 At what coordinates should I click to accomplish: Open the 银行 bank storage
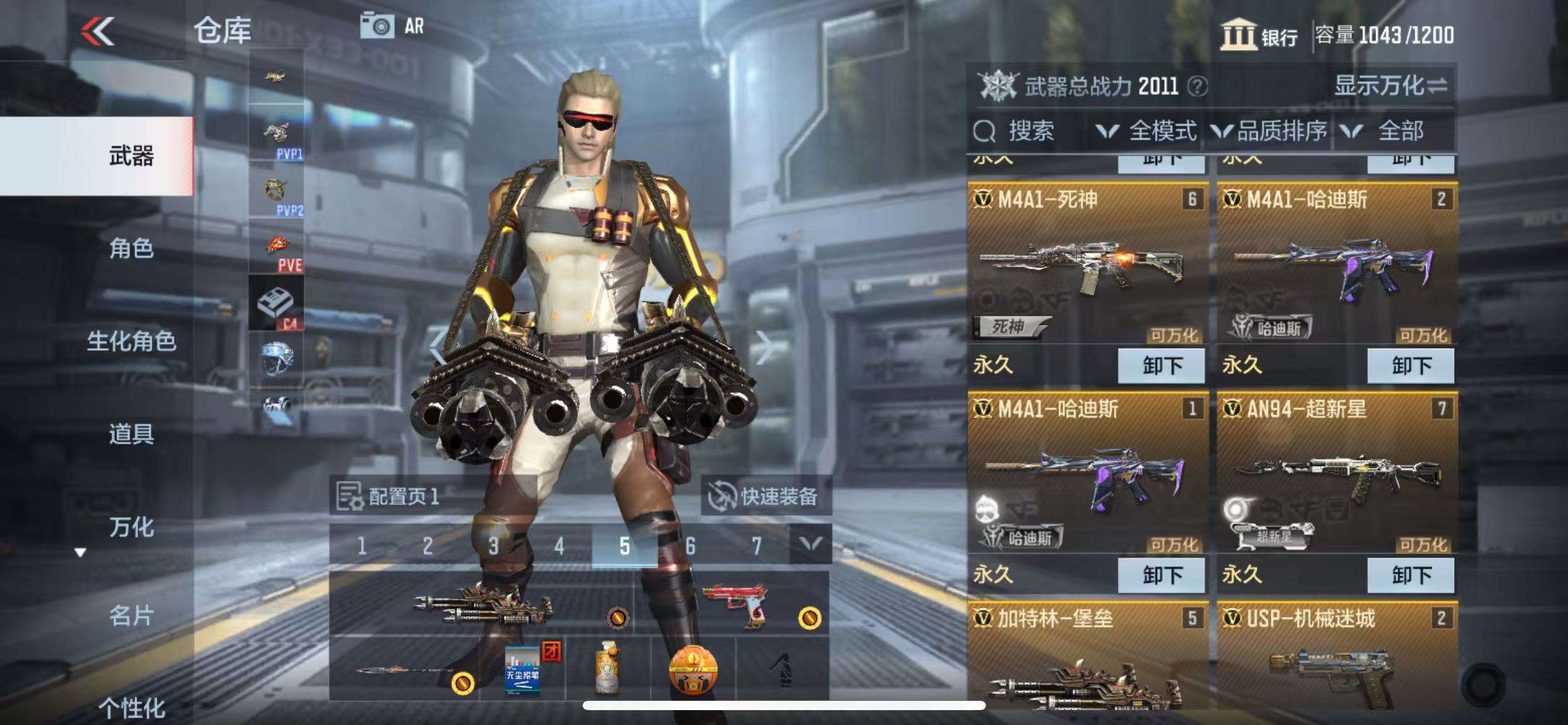1260,35
